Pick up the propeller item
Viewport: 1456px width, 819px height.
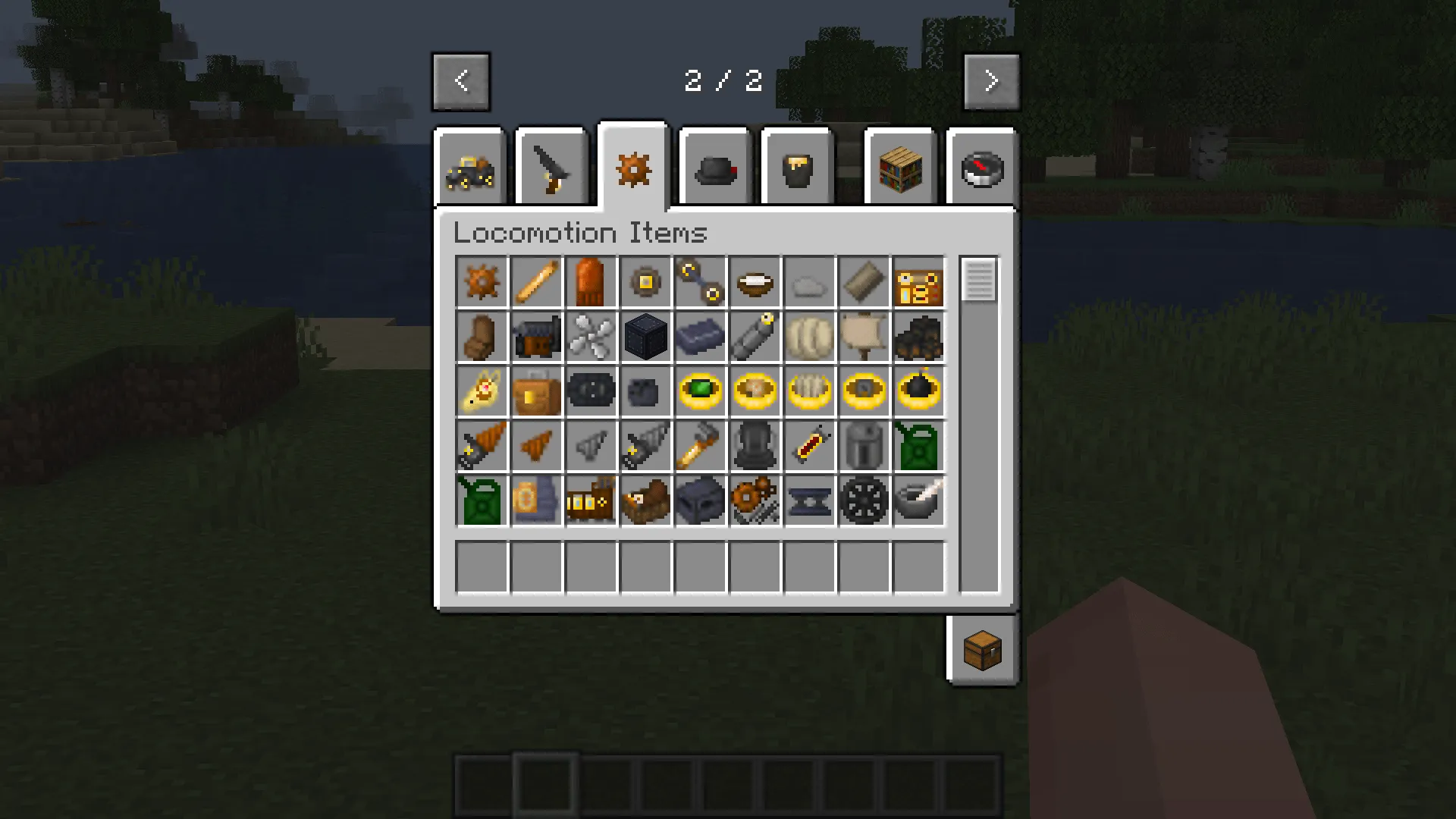point(591,337)
